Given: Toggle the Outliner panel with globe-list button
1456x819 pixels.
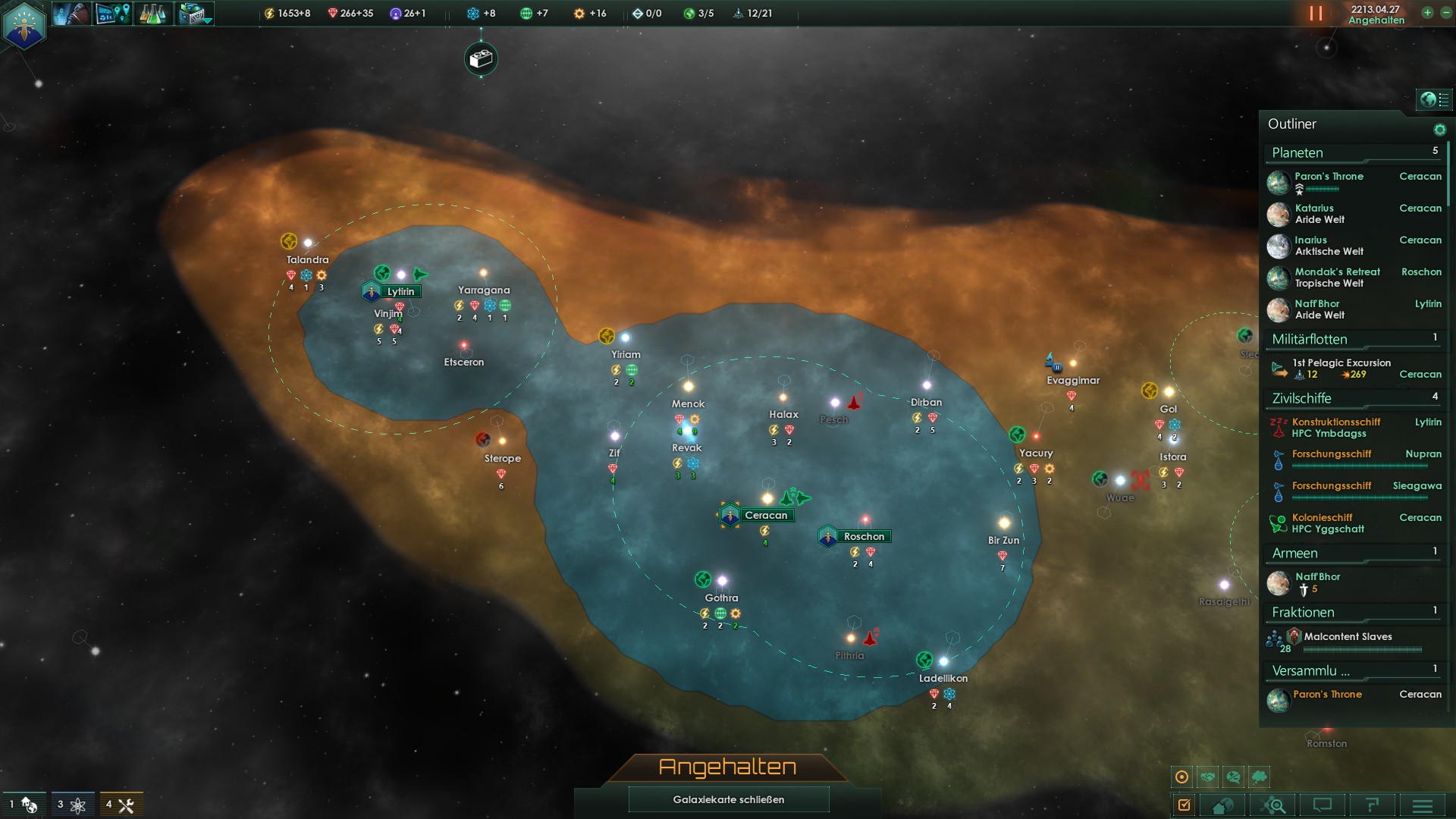Looking at the screenshot, I should point(1434,99).
